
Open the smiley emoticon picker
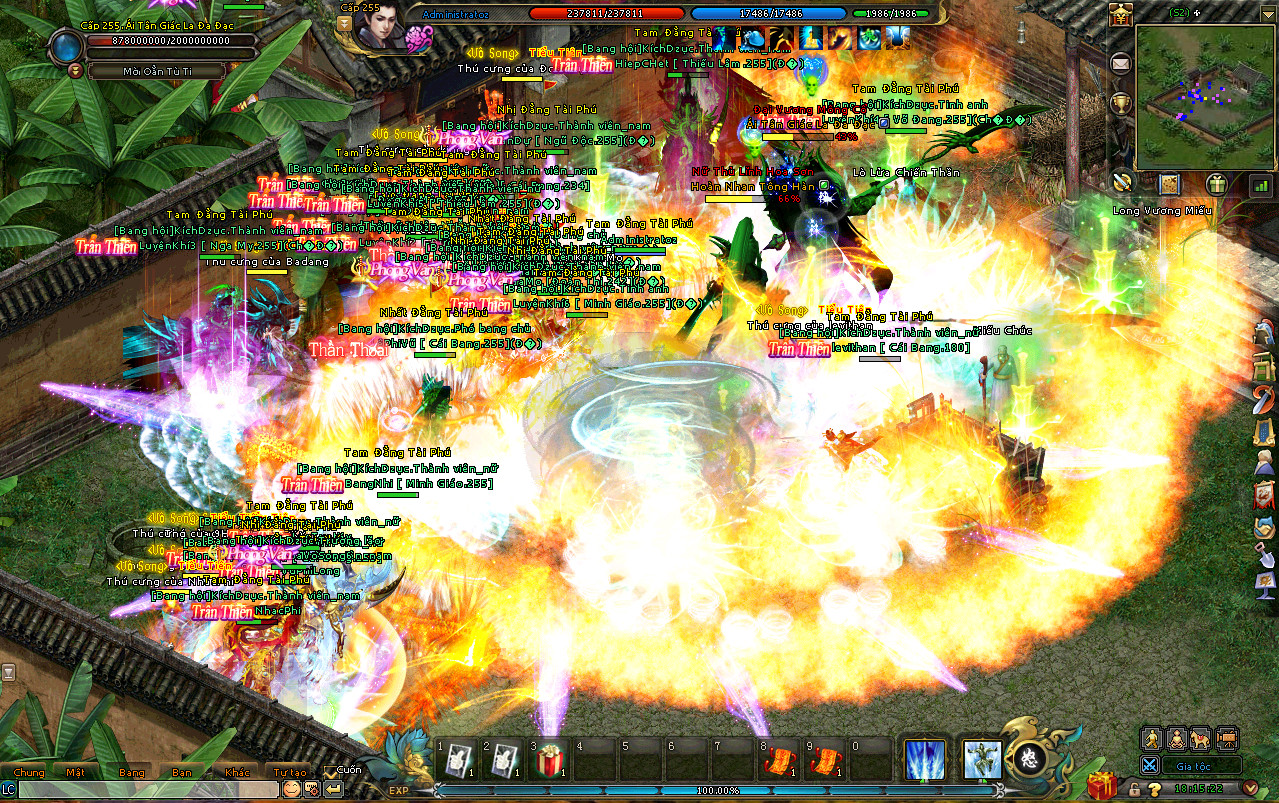point(291,789)
